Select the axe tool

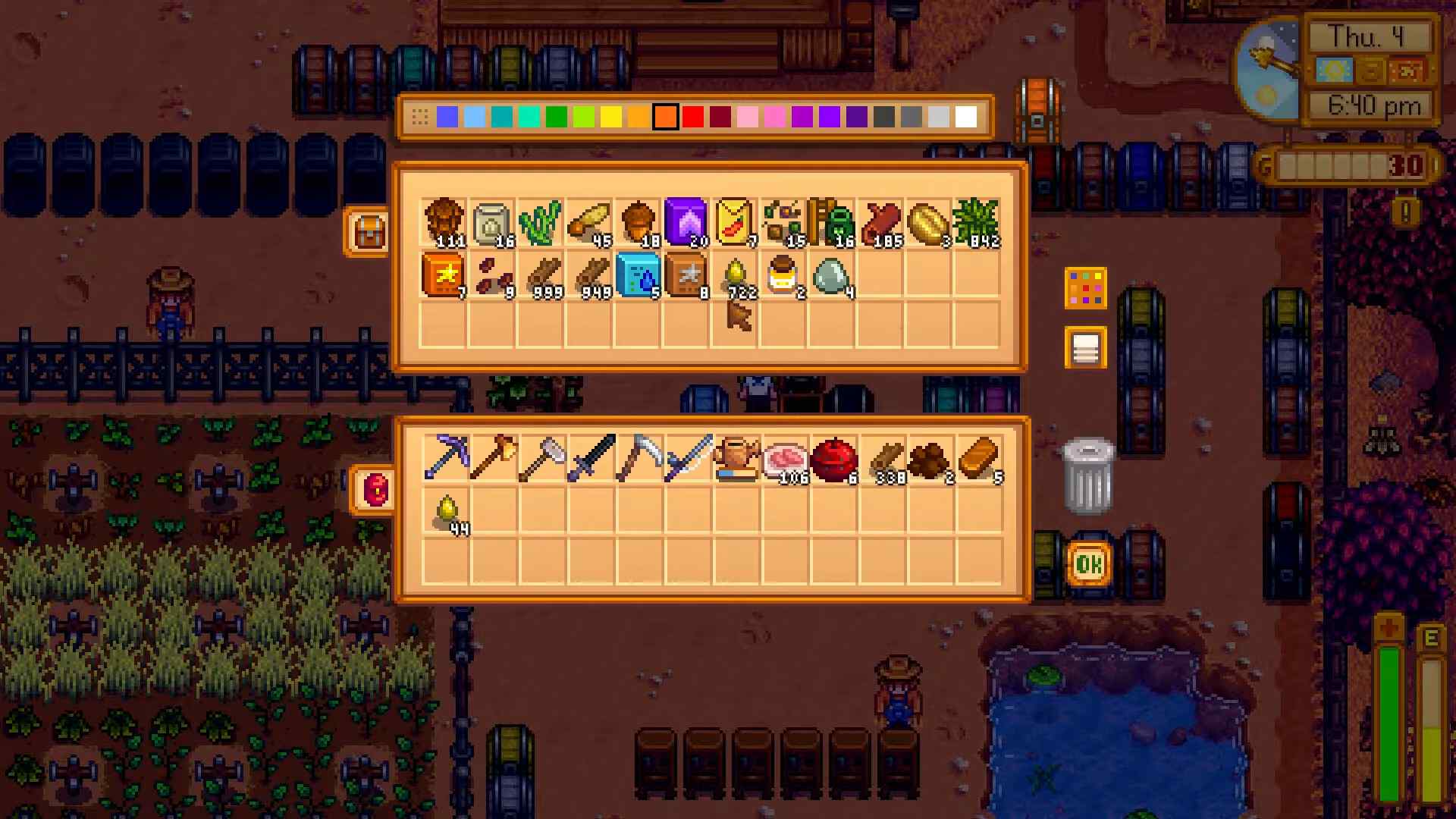(494, 456)
